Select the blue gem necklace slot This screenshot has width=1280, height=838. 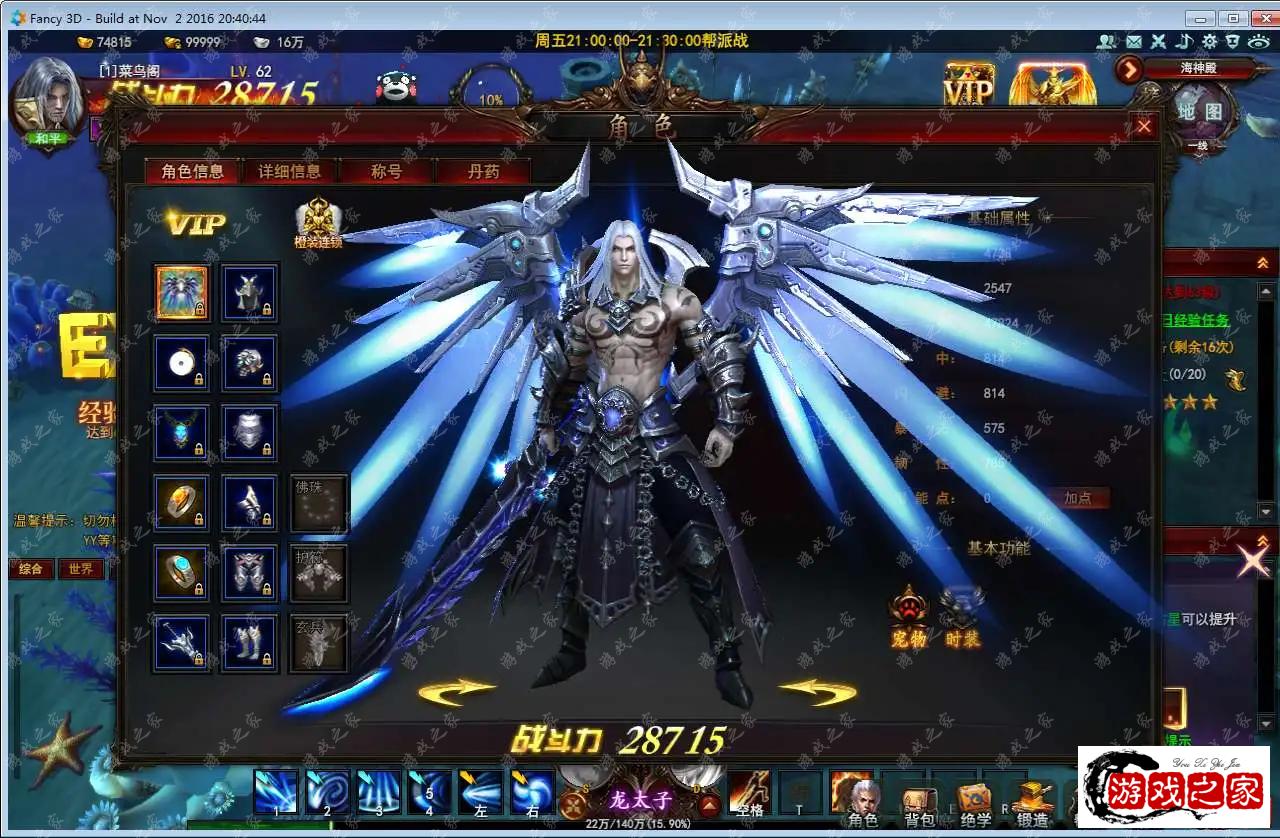click(x=182, y=432)
